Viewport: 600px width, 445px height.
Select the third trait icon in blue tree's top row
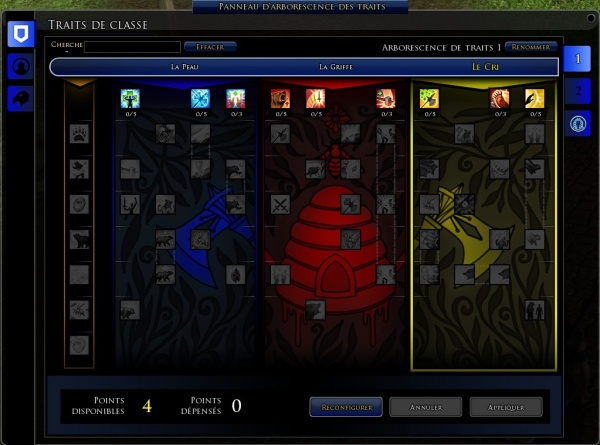point(236,98)
